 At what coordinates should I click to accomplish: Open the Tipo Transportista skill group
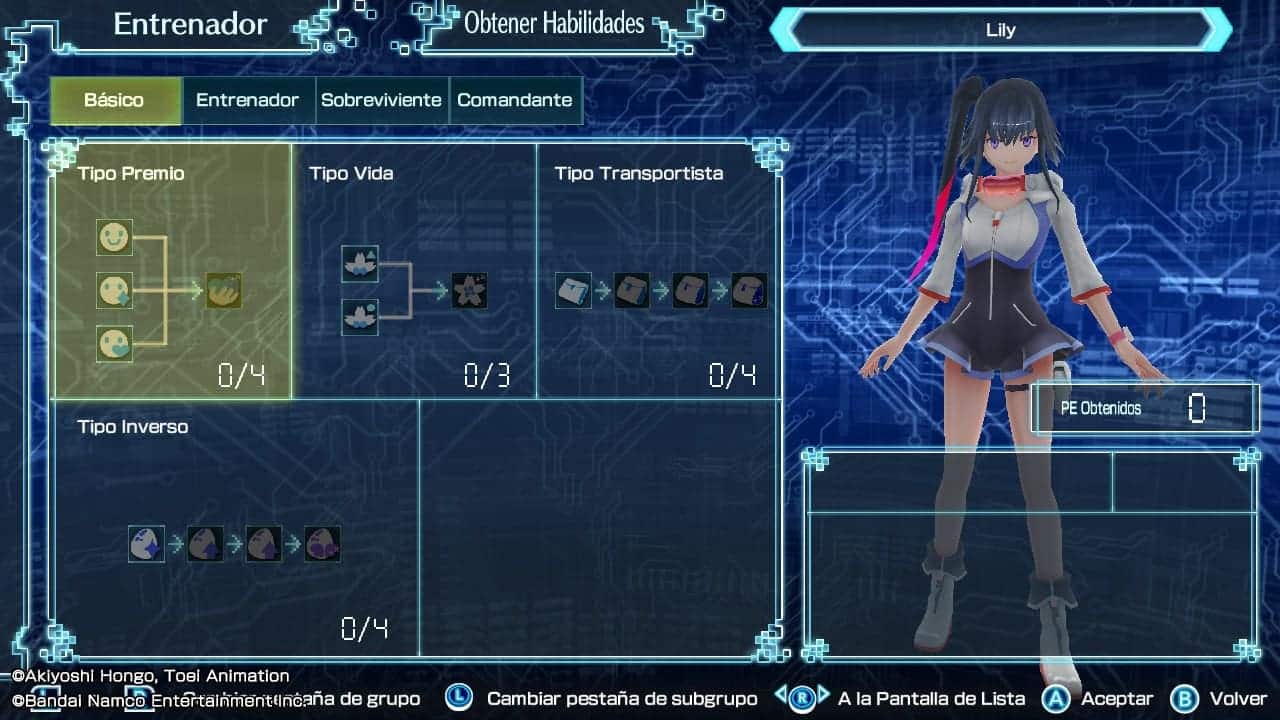[659, 271]
